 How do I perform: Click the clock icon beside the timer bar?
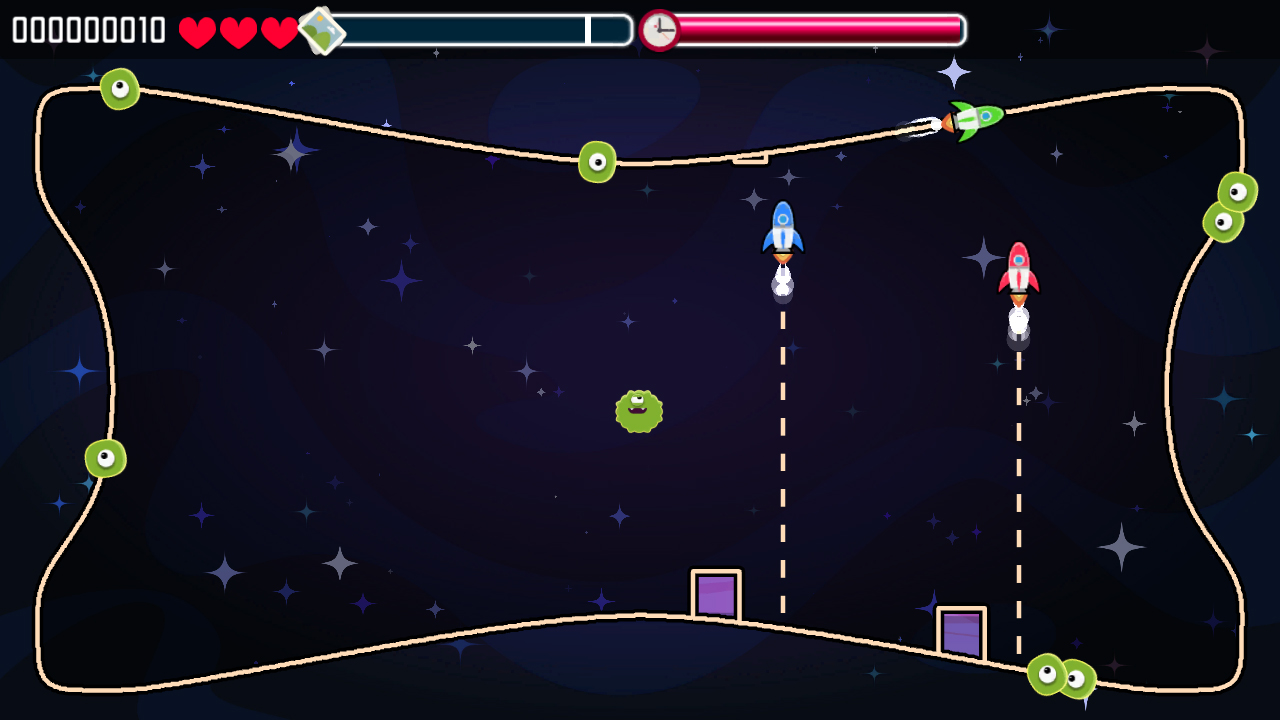click(659, 30)
